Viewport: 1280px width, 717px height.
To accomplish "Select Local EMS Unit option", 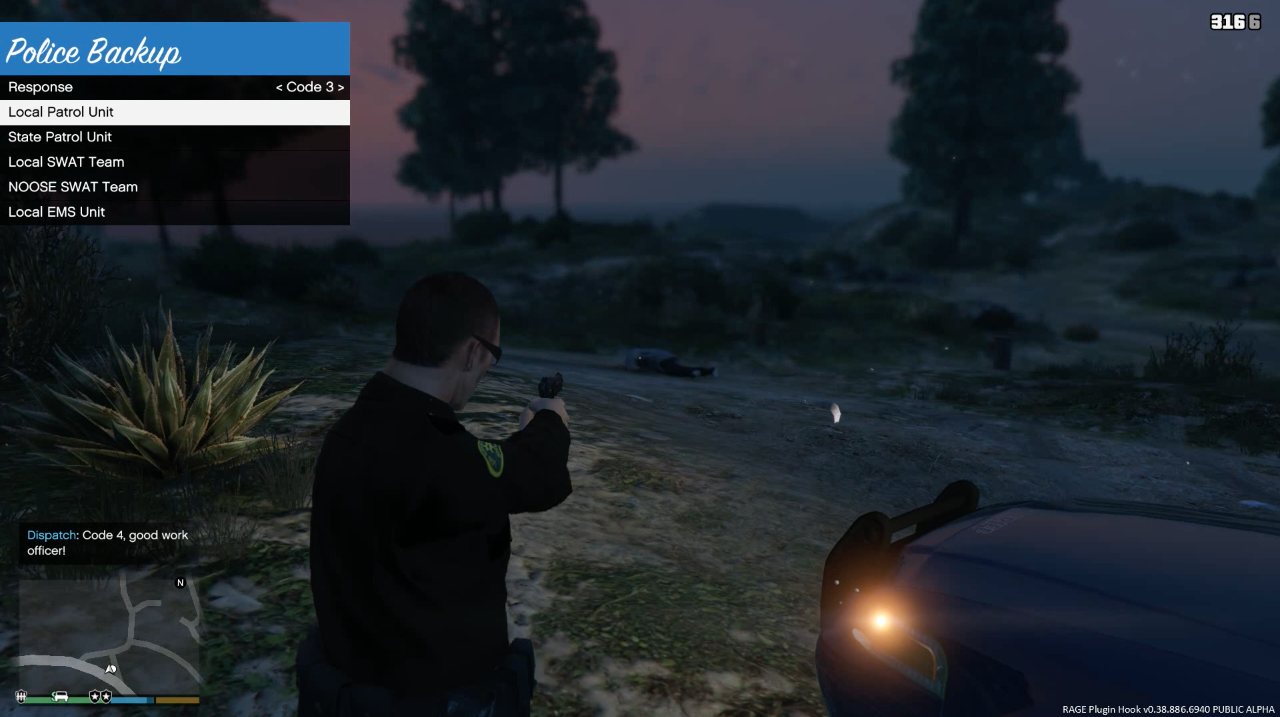I will [x=175, y=212].
